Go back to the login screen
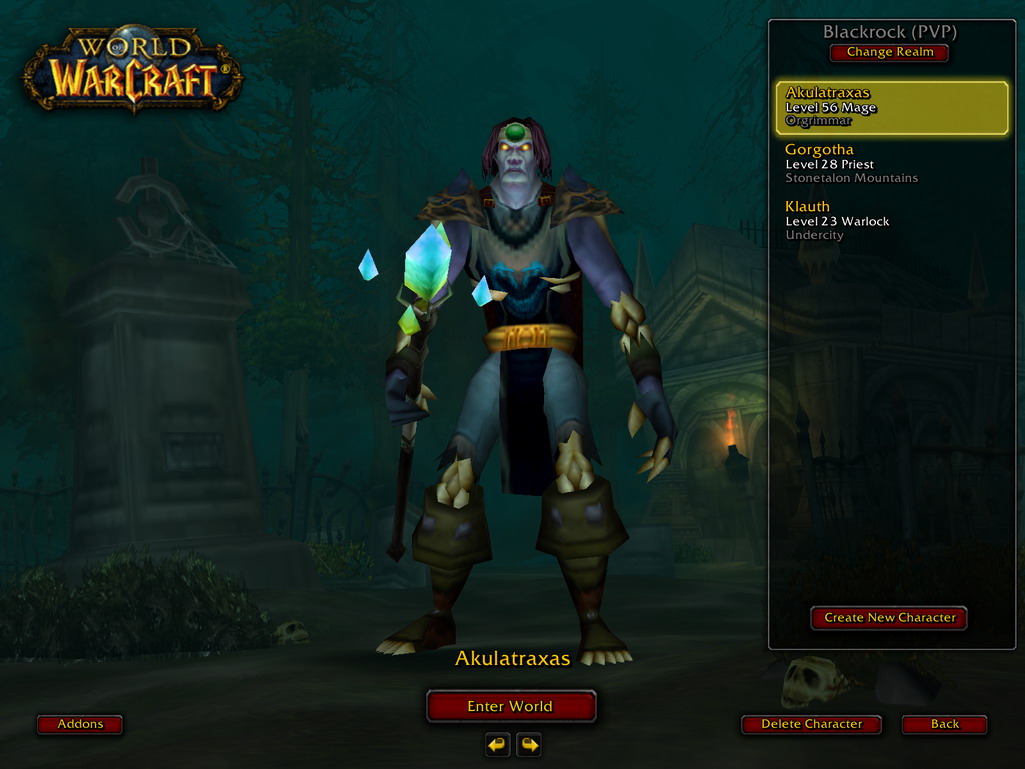 [944, 724]
